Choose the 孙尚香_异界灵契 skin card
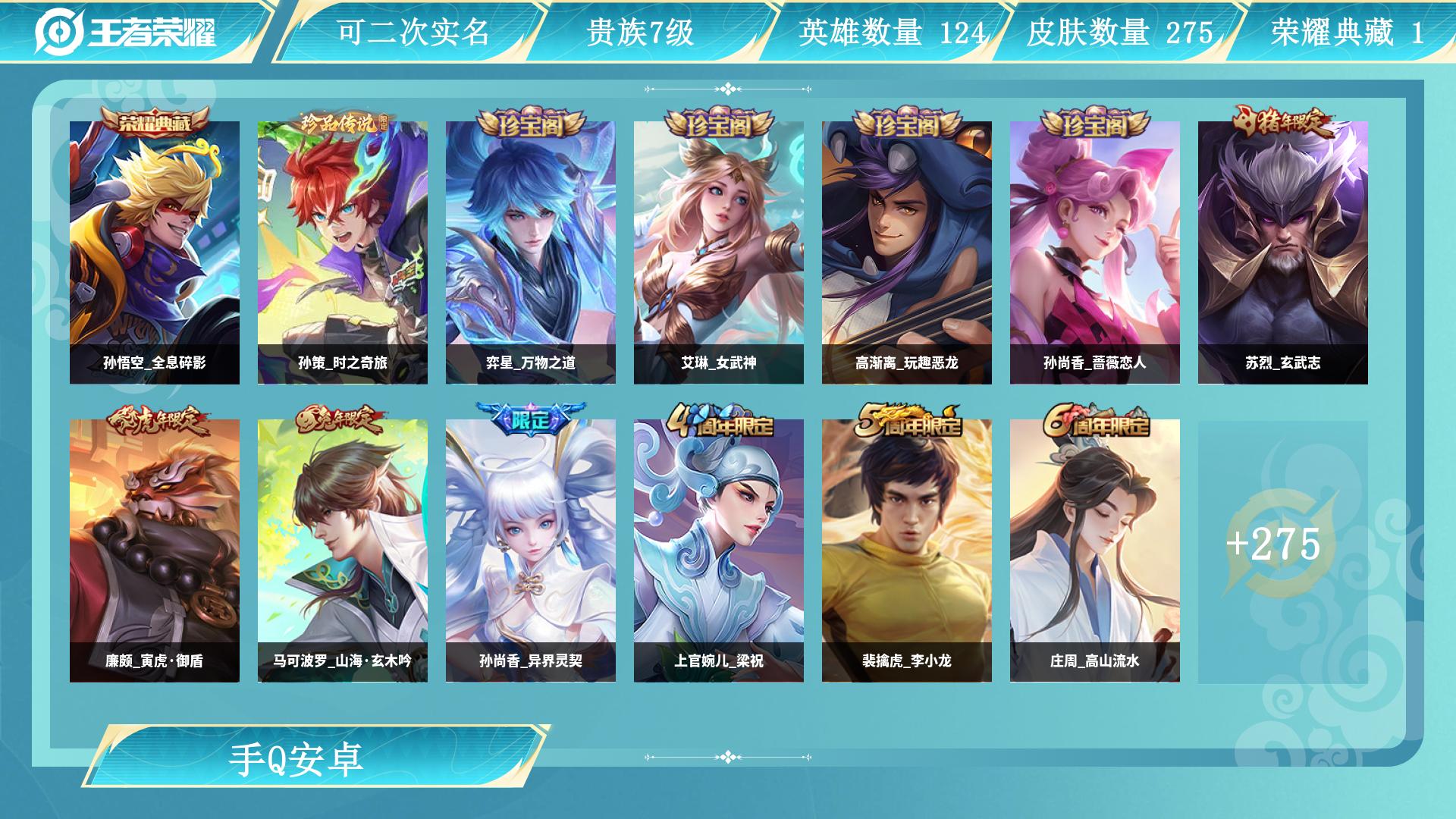This screenshot has height=819, width=1456. tap(531, 551)
